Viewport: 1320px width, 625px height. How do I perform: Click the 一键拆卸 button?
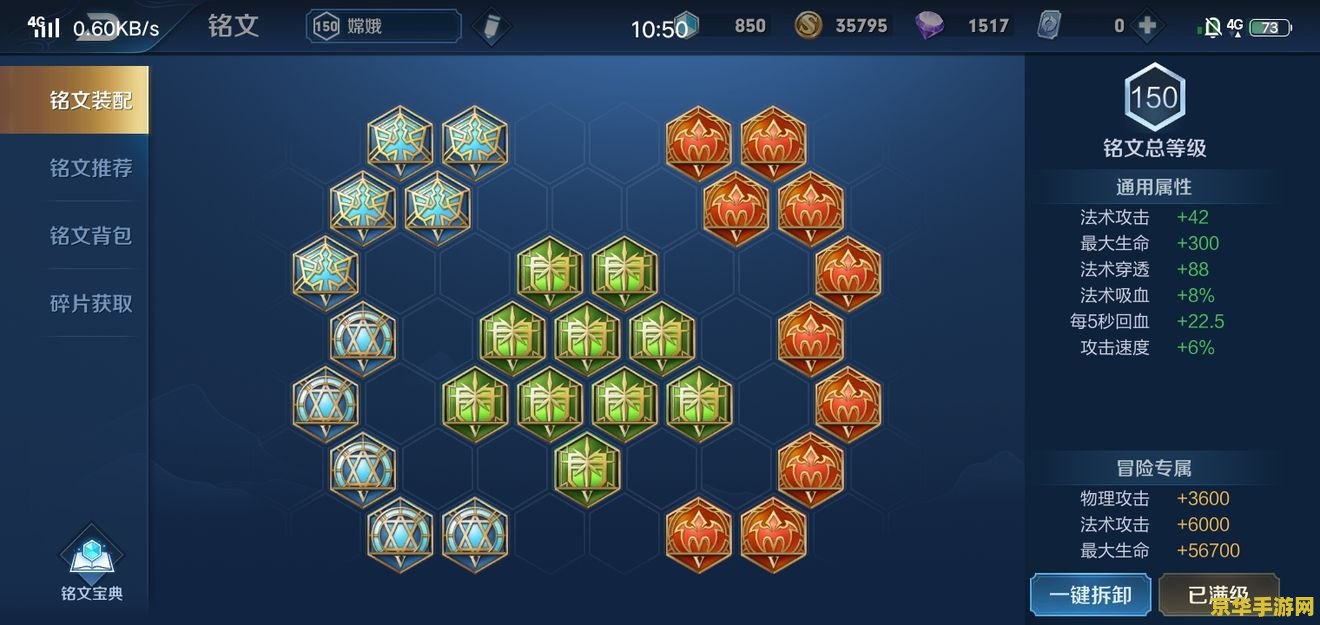(1090, 595)
